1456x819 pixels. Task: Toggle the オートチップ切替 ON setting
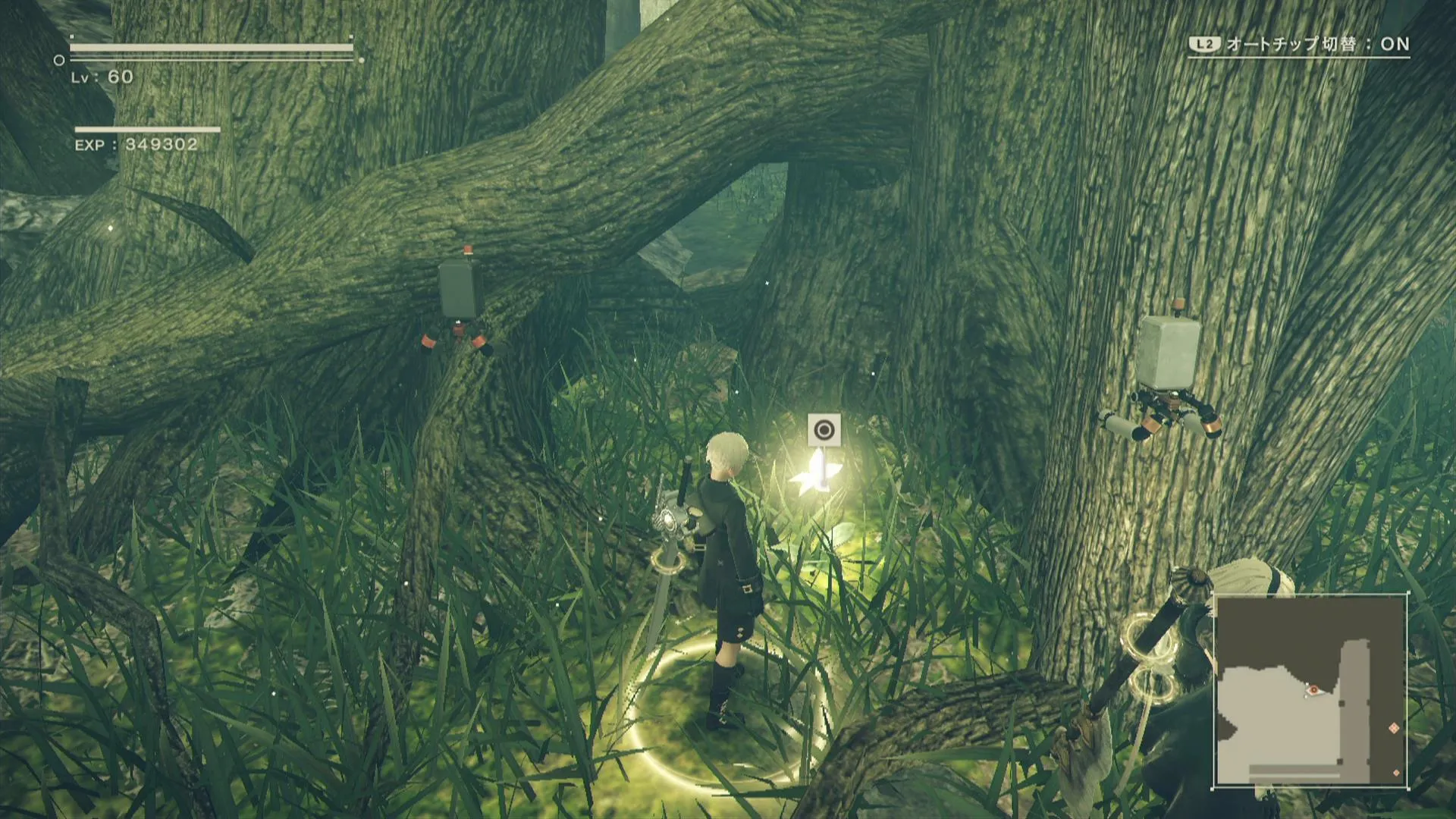(x=1298, y=44)
